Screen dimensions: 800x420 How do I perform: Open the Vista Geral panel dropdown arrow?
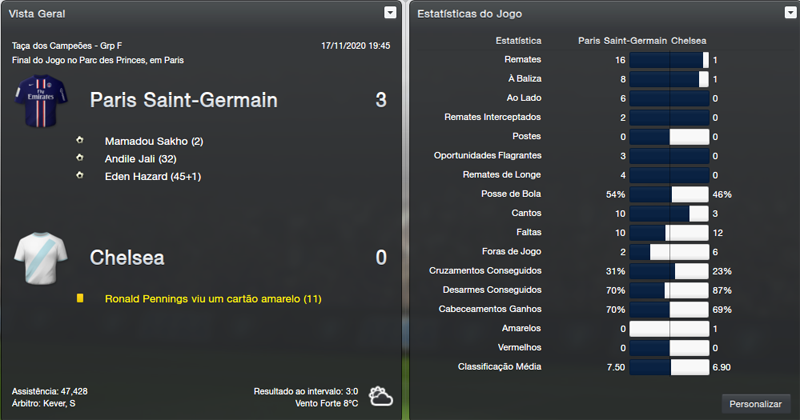click(x=390, y=13)
